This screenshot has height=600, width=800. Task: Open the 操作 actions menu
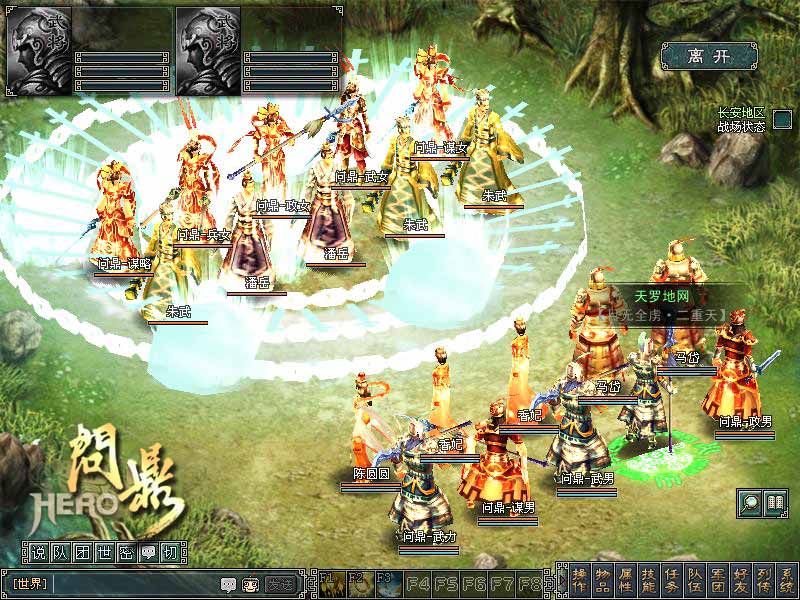(580, 579)
